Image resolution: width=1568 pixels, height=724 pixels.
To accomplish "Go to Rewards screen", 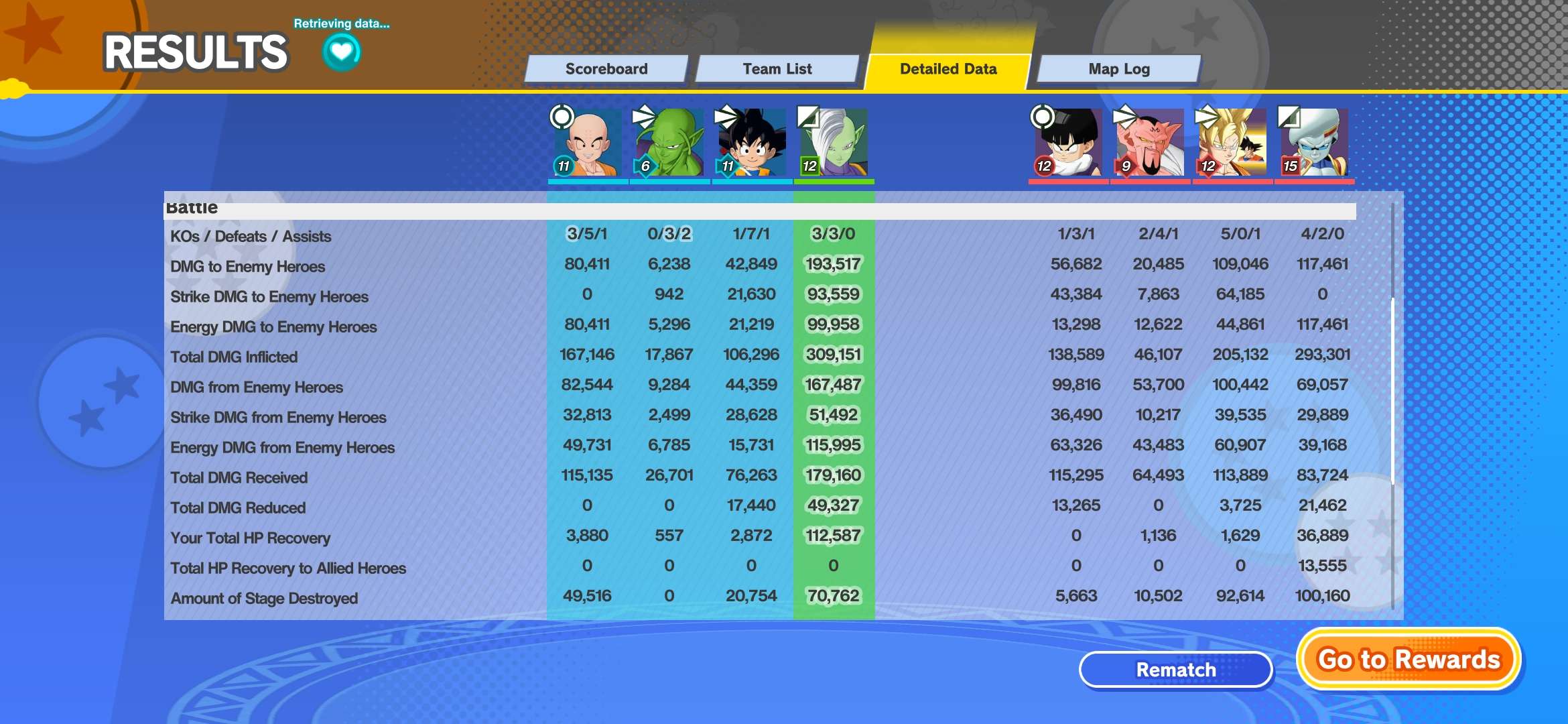I will point(1409,660).
